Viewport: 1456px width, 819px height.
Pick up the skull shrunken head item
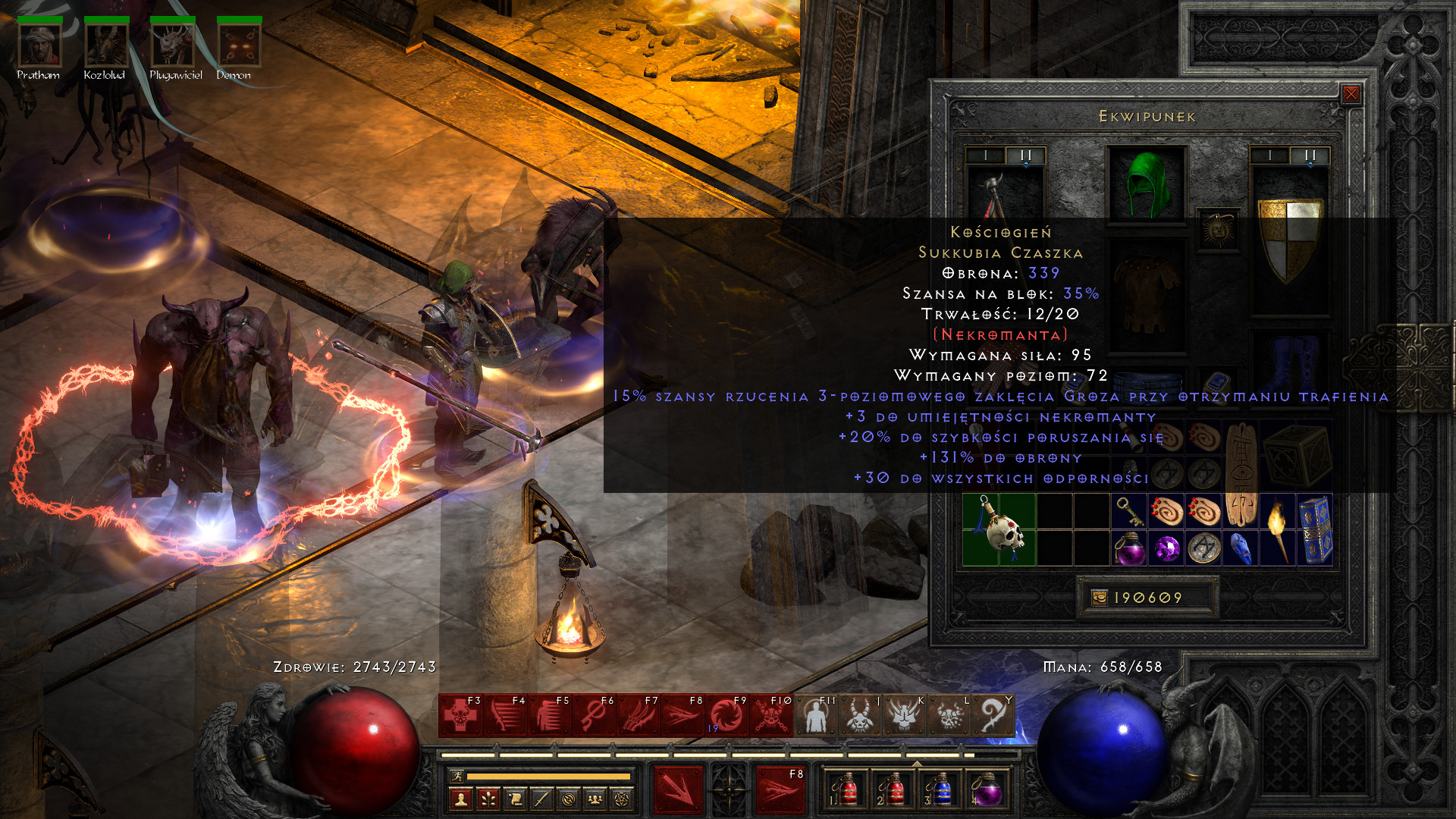tap(999, 529)
